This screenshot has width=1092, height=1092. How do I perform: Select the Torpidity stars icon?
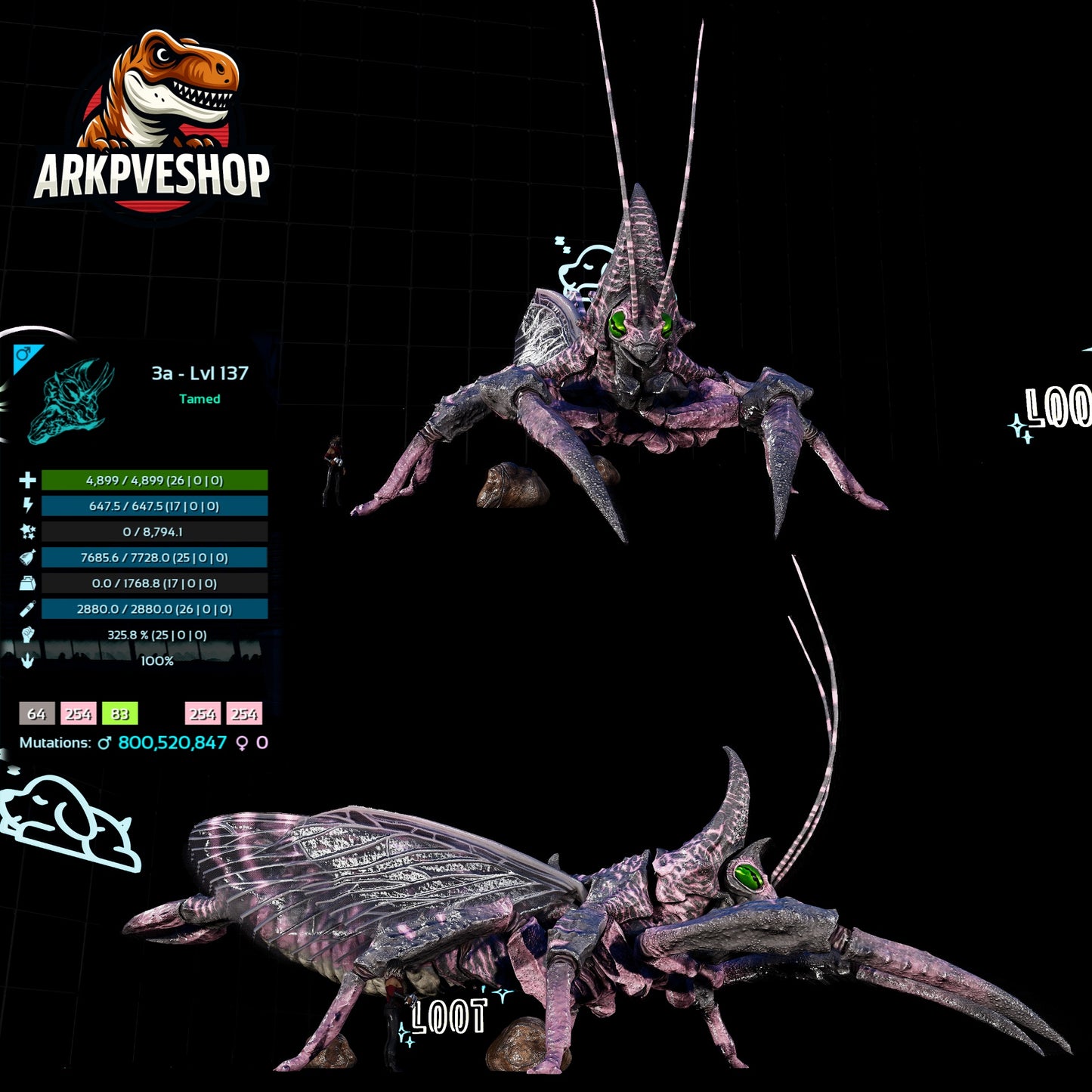point(26,532)
